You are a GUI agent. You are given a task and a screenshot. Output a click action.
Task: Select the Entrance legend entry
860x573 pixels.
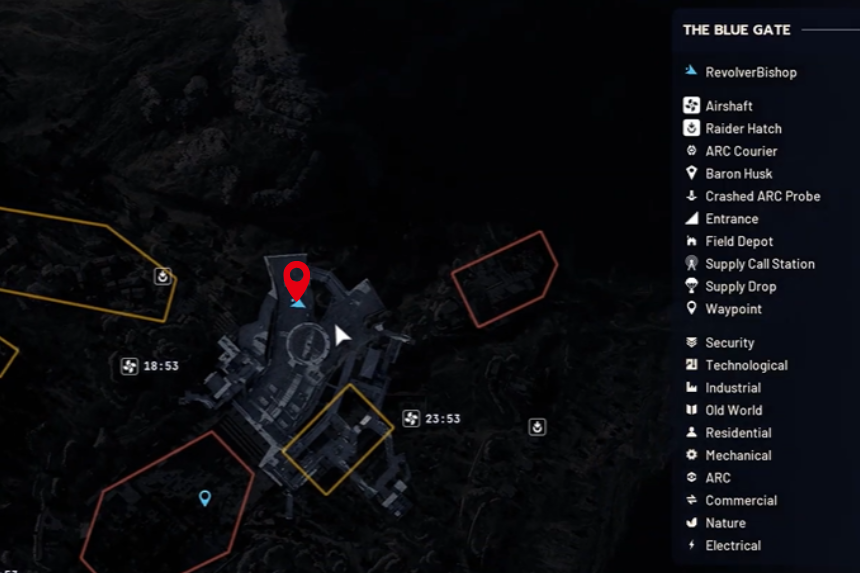pyautogui.click(x=731, y=219)
